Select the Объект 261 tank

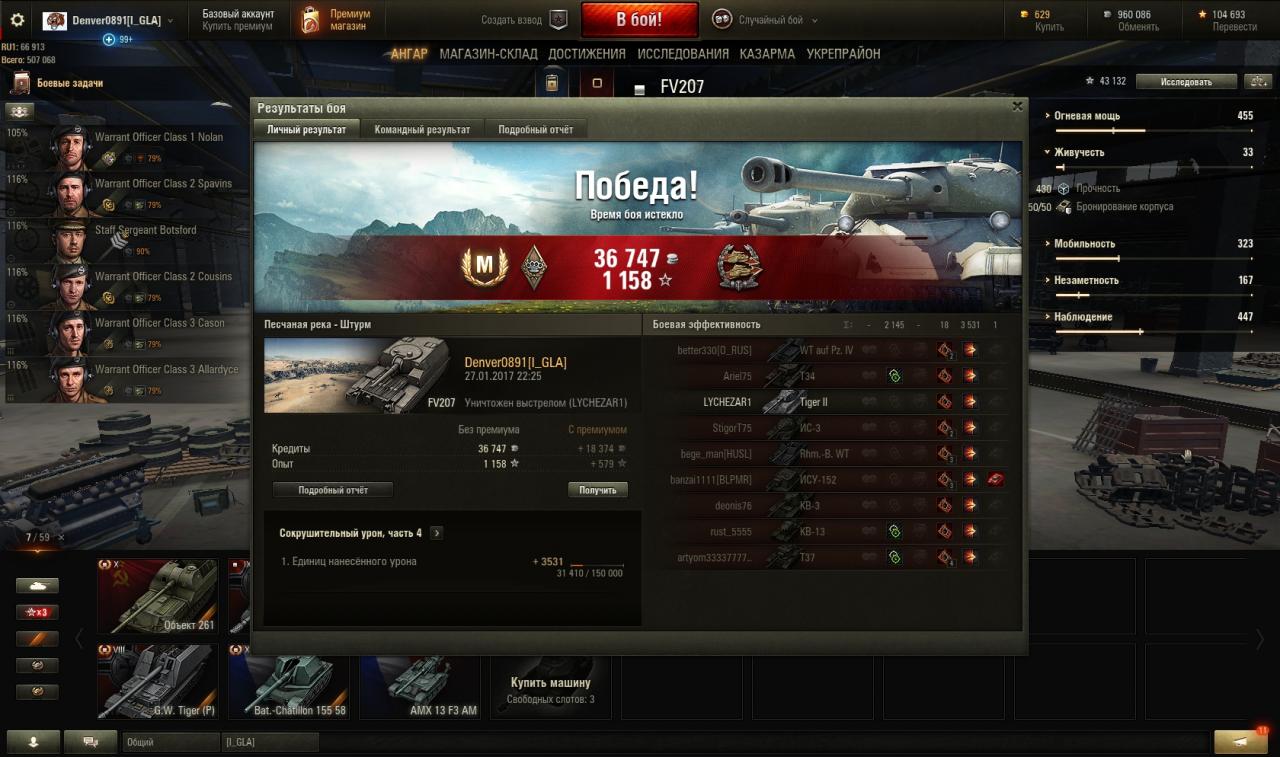pyautogui.click(x=158, y=596)
